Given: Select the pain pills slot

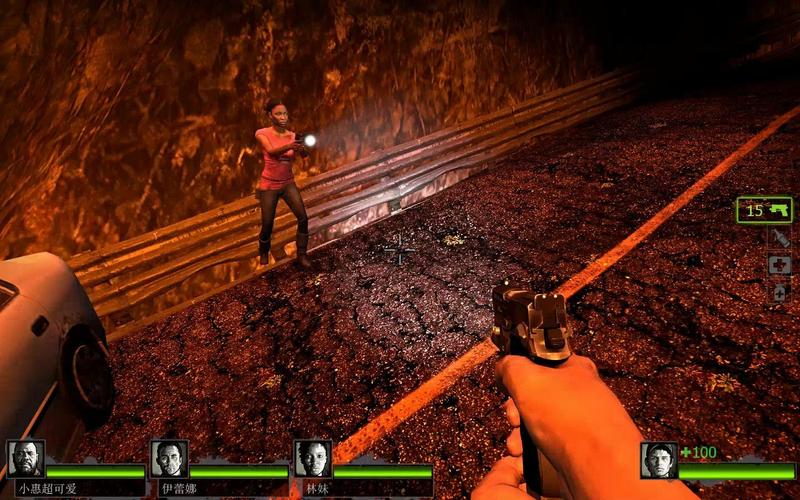Looking at the screenshot, I should [779, 292].
